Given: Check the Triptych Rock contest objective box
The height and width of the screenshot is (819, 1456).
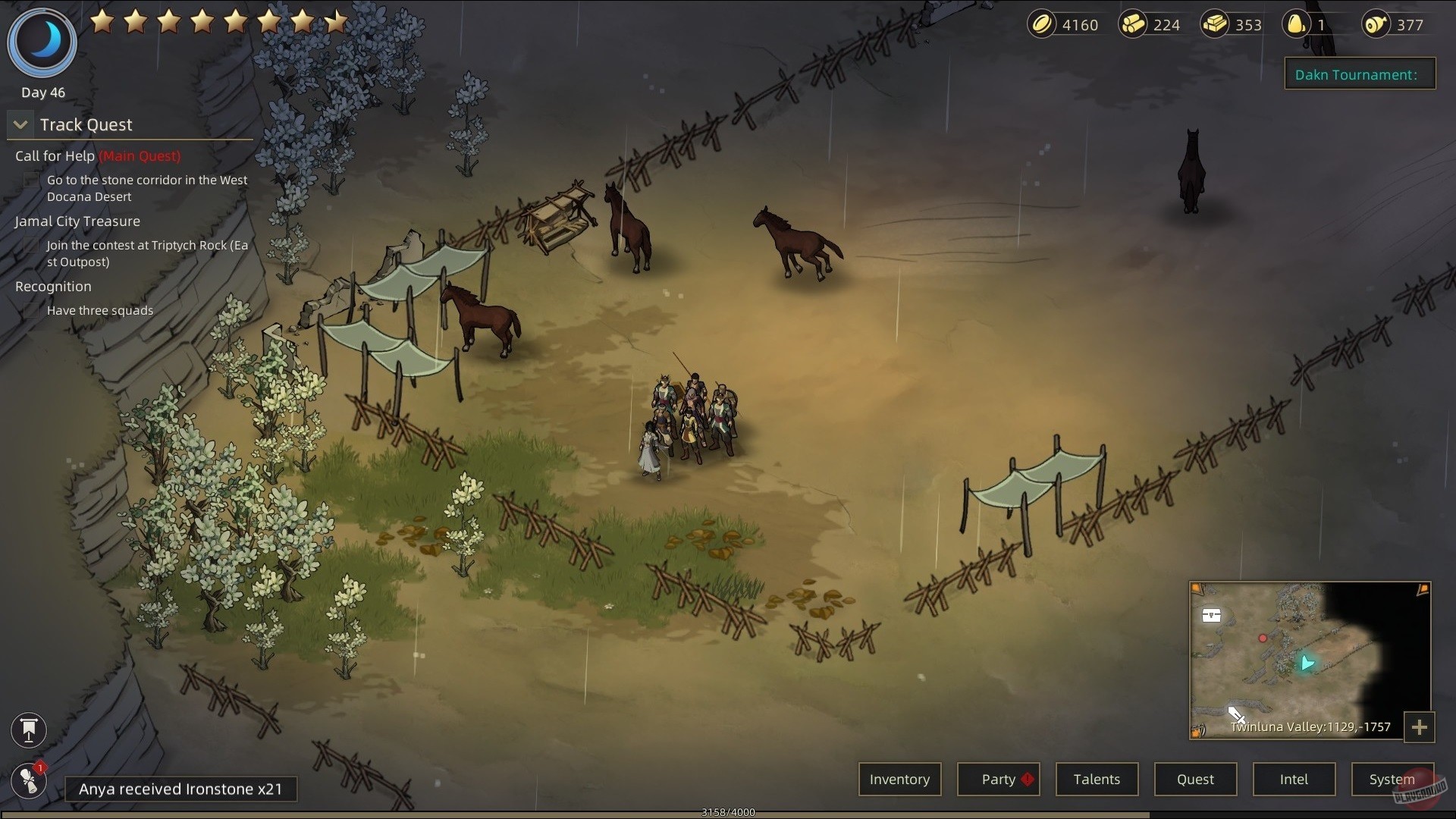Looking at the screenshot, I should 30,245.
